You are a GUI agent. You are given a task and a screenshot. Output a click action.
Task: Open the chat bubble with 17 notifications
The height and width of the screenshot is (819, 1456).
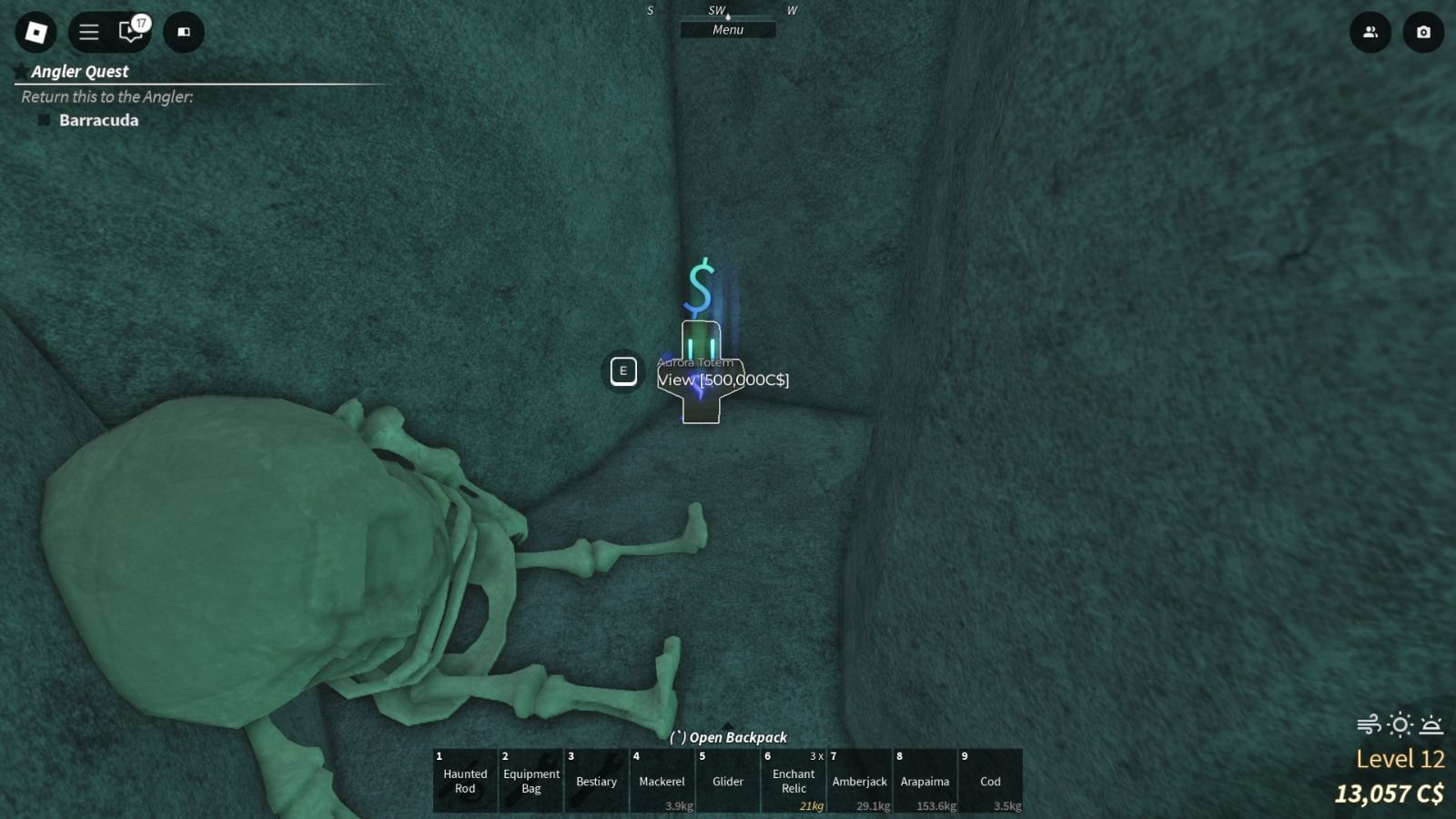[x=131, y=32]
